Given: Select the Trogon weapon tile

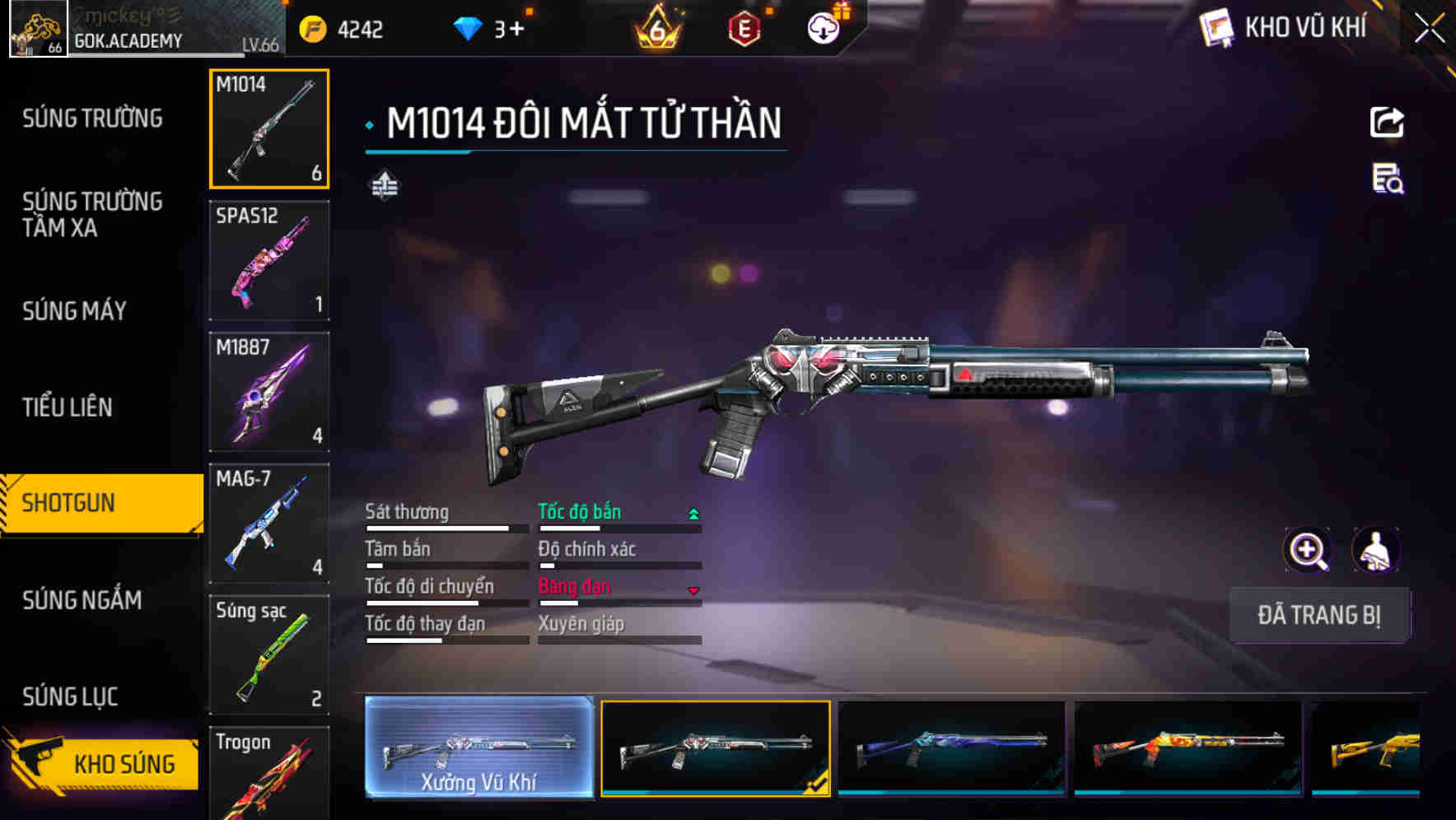Looking at the screenshot, I should [x=269, y=774].
